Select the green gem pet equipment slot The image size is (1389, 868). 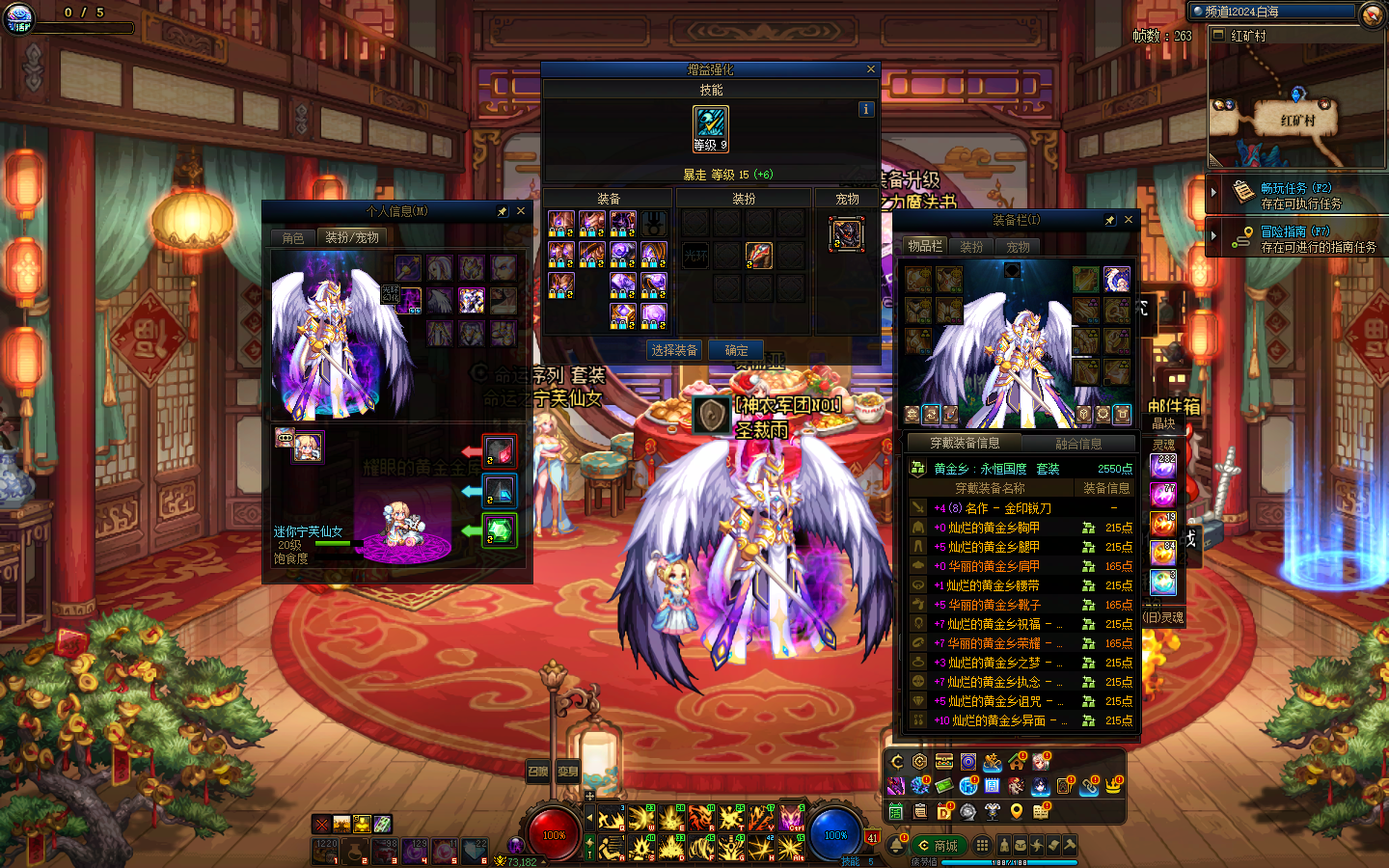pyautogui.click(x=499, y=530)
